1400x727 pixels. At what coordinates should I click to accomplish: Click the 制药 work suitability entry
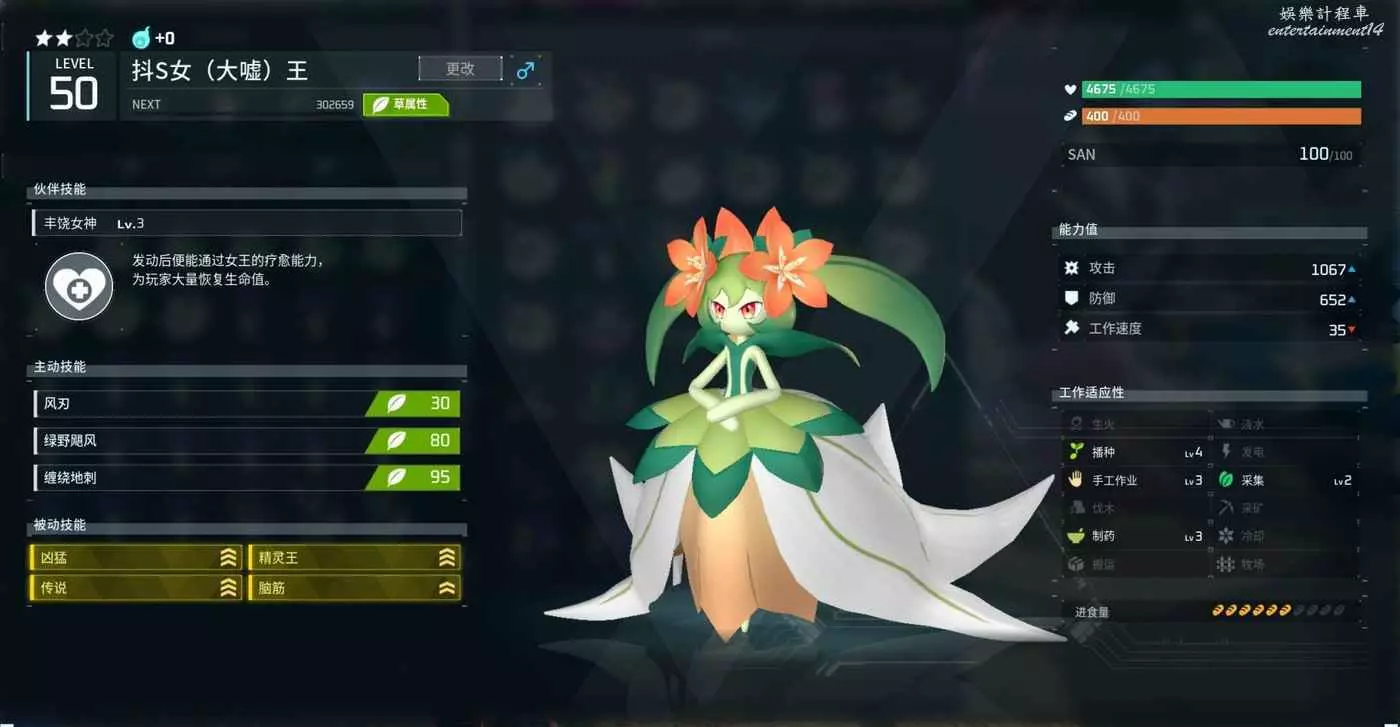1135,536
